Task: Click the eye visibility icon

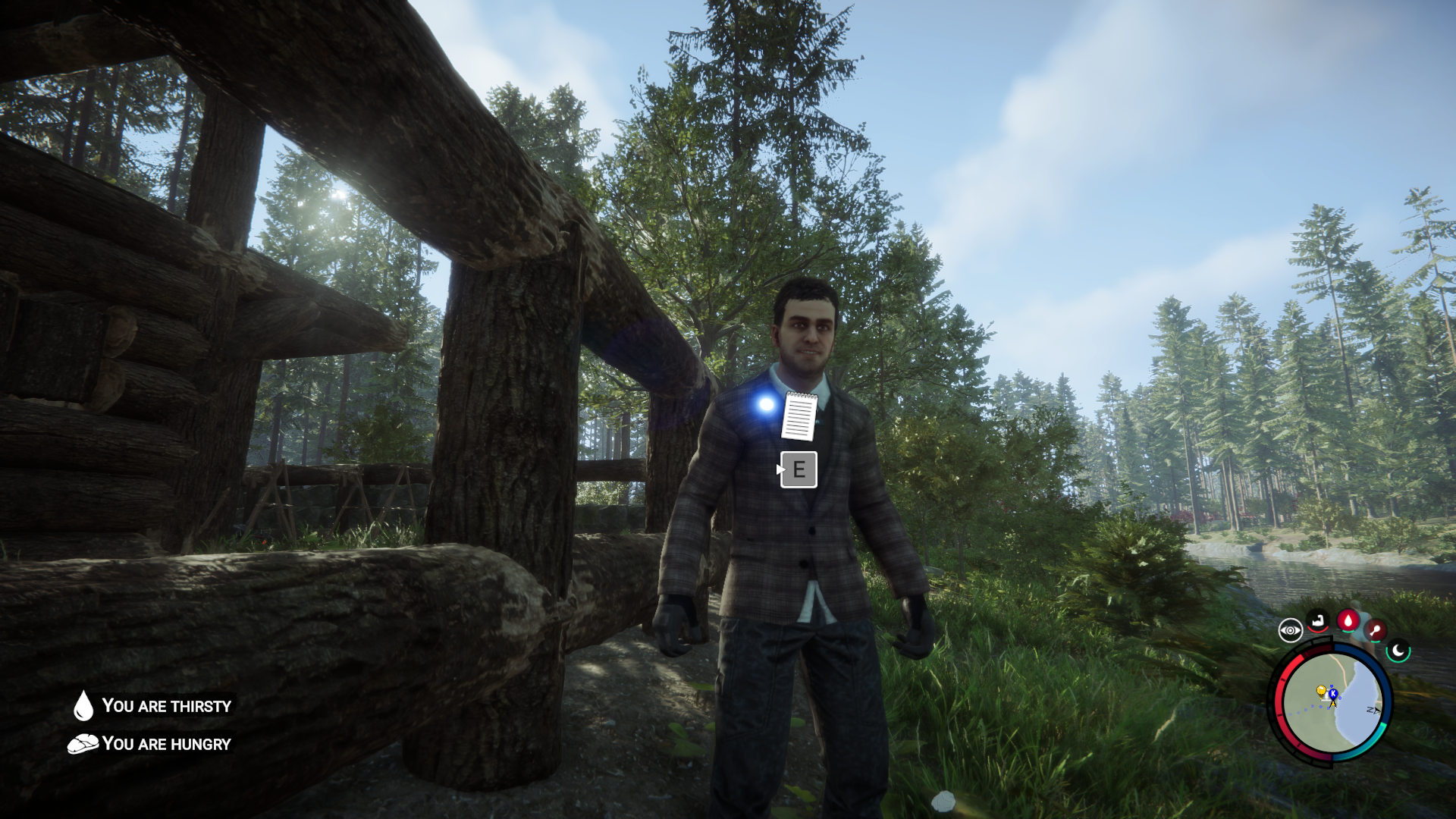Action: (x=1290, y=630)
